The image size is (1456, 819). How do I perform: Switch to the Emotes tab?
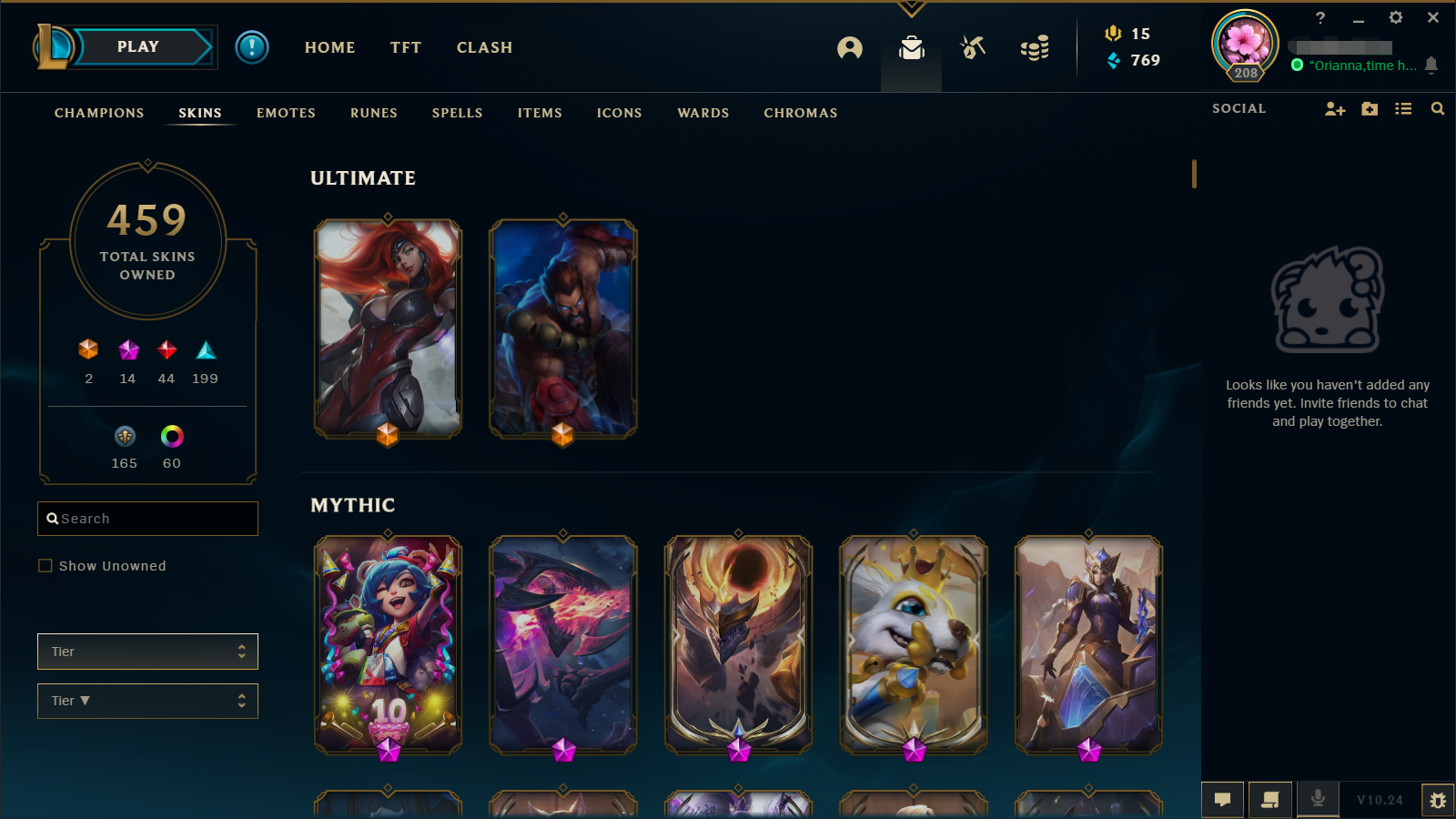[286, 113]
